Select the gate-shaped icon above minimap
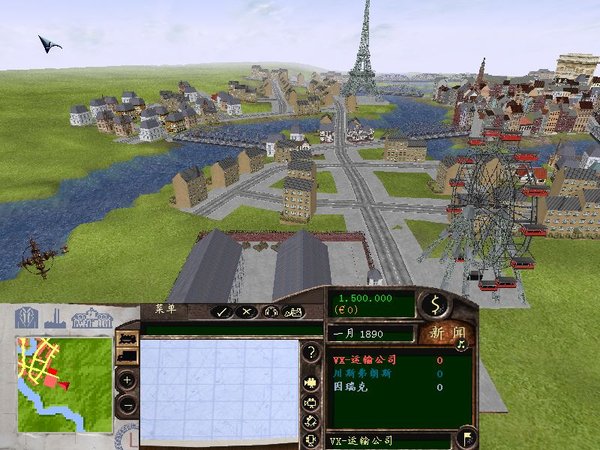The height and width of the screenshot is (450, 600). coord(23,318)
